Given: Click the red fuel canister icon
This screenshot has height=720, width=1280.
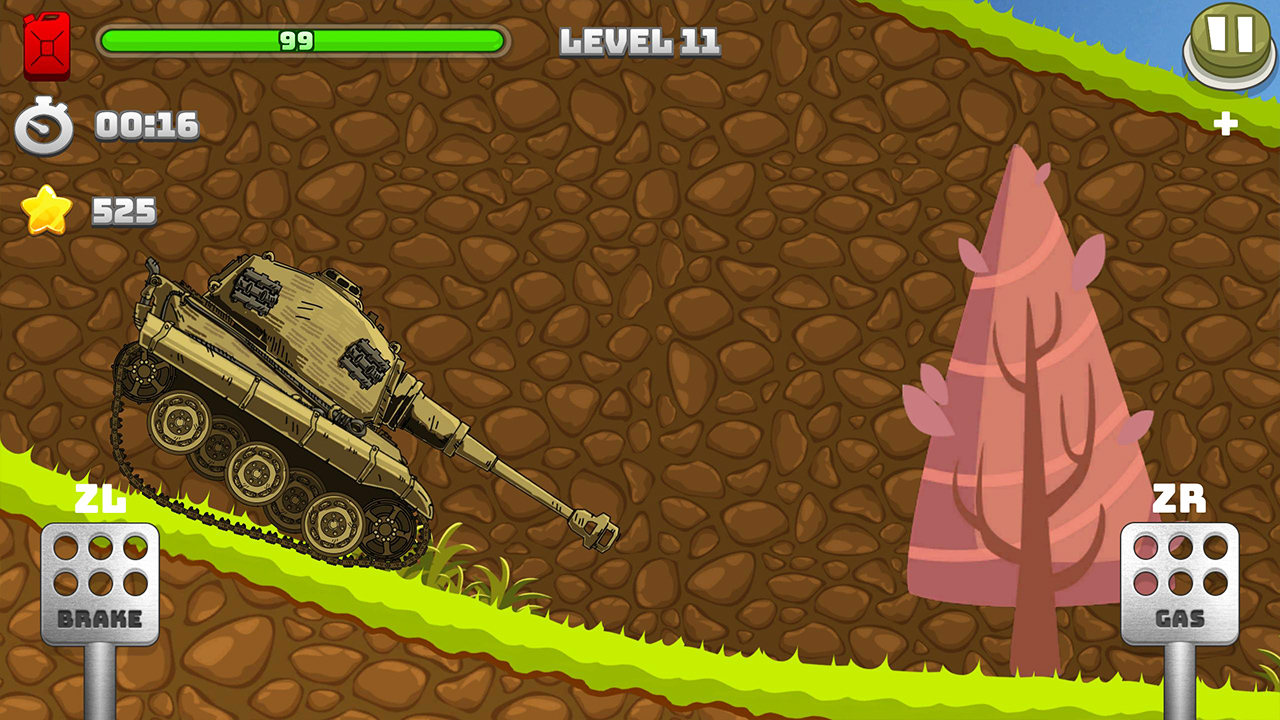Looking at the screenshot, I should 47,47.
